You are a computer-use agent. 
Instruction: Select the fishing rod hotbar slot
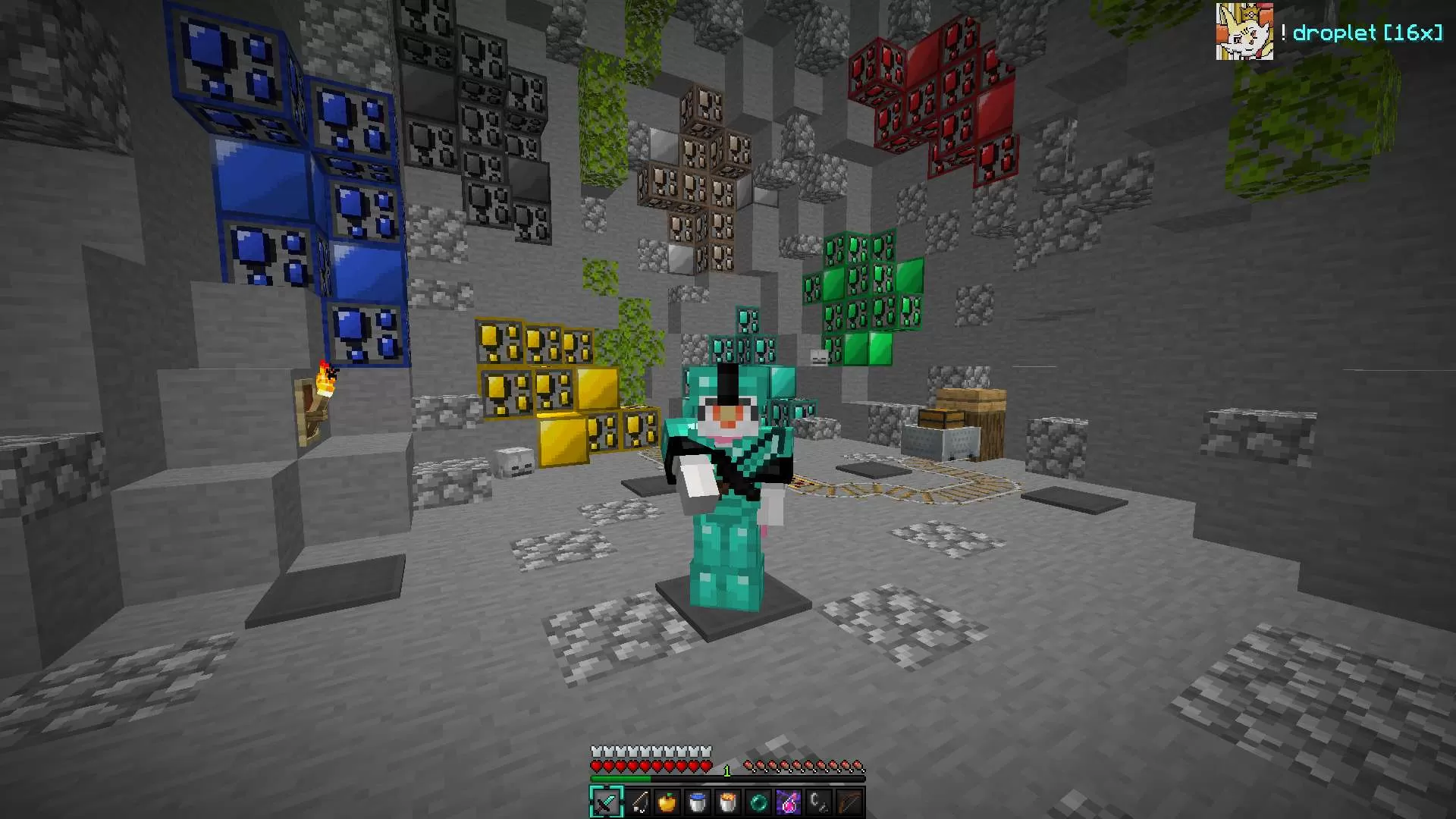point(637,802)
